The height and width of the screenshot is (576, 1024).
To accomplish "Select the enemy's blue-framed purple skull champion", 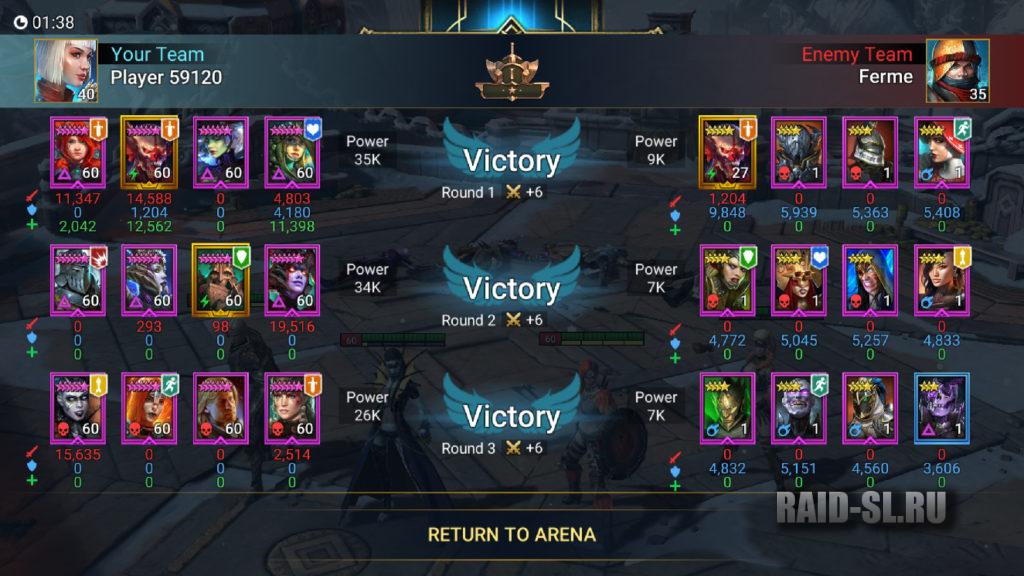I will [x=942, y=408].
